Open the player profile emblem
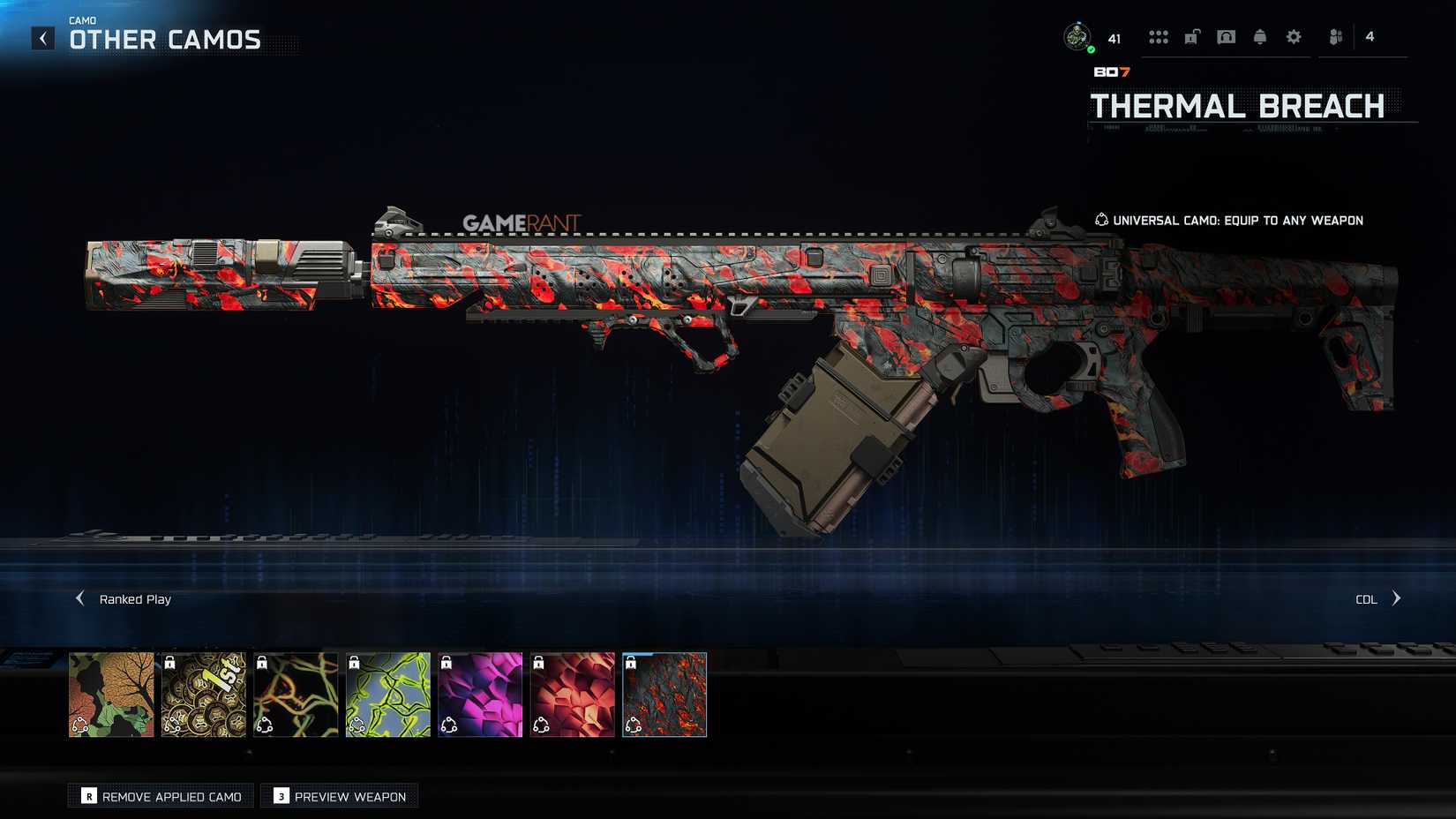Image resolution: width=1456 pixels, height=819 pixels. tap(1077, 37)
